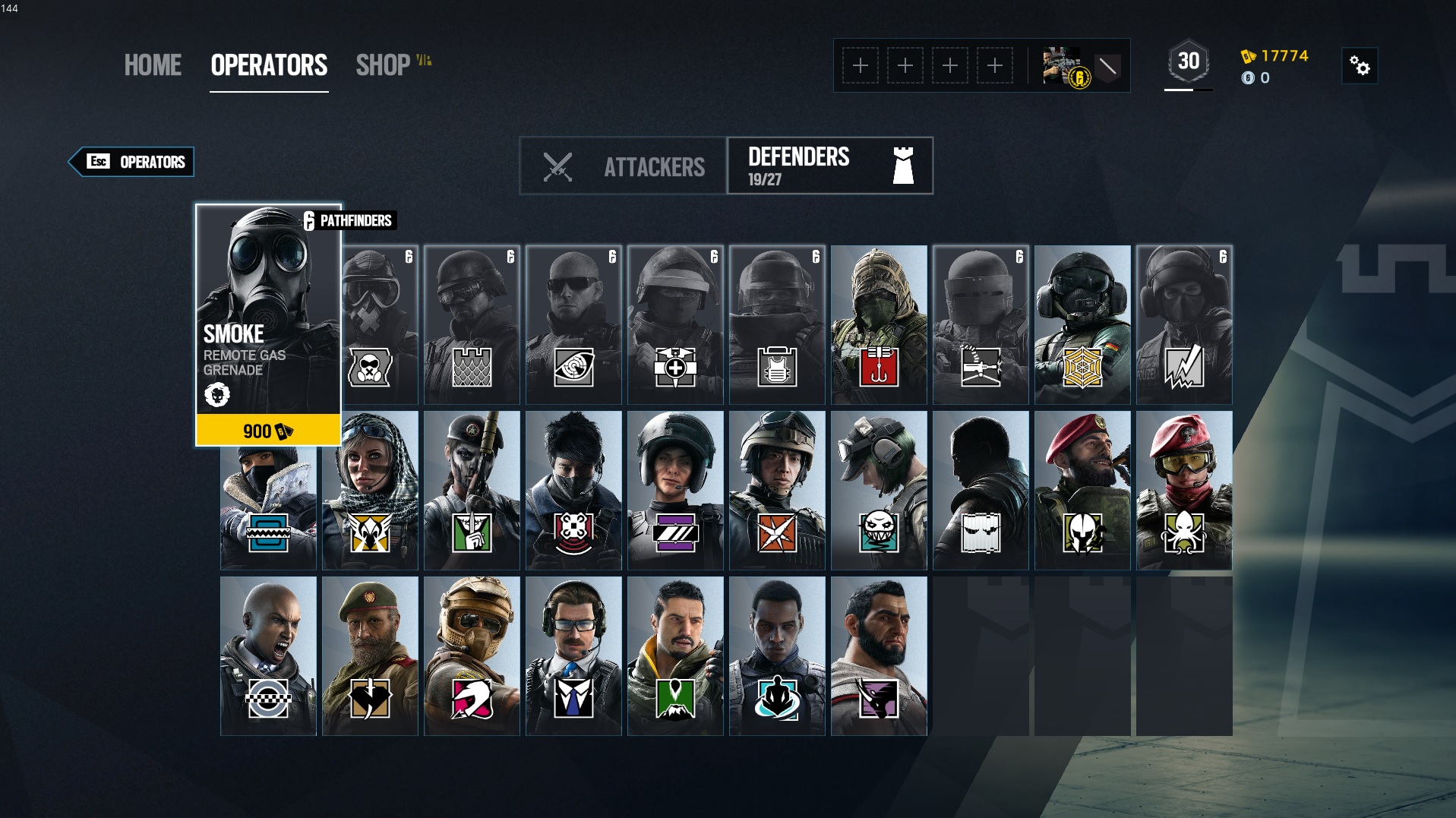Select Maestro's evil eye operator portrait

coord(1082,490)
